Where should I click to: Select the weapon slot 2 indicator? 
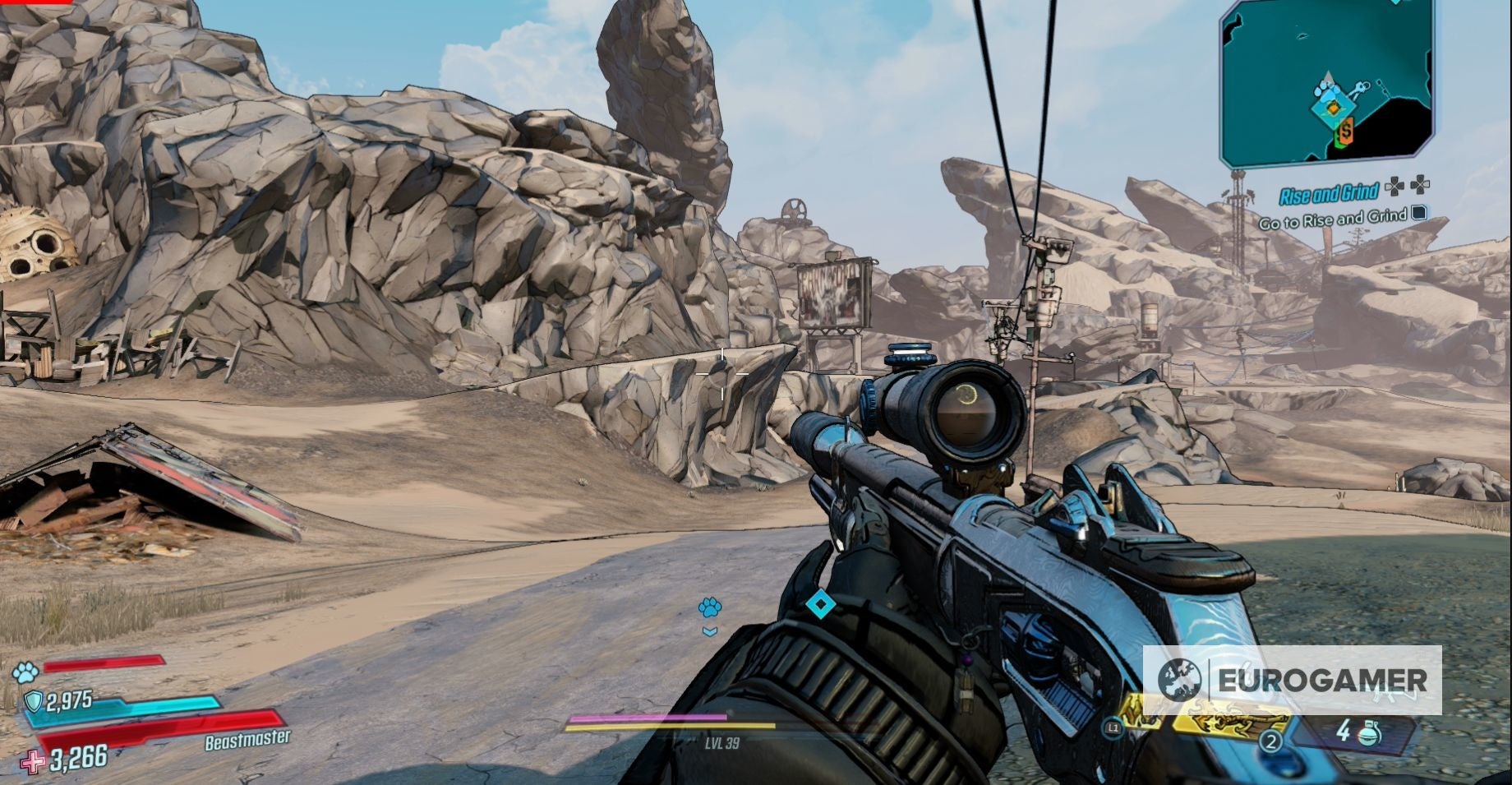(x=1271, y=742)
